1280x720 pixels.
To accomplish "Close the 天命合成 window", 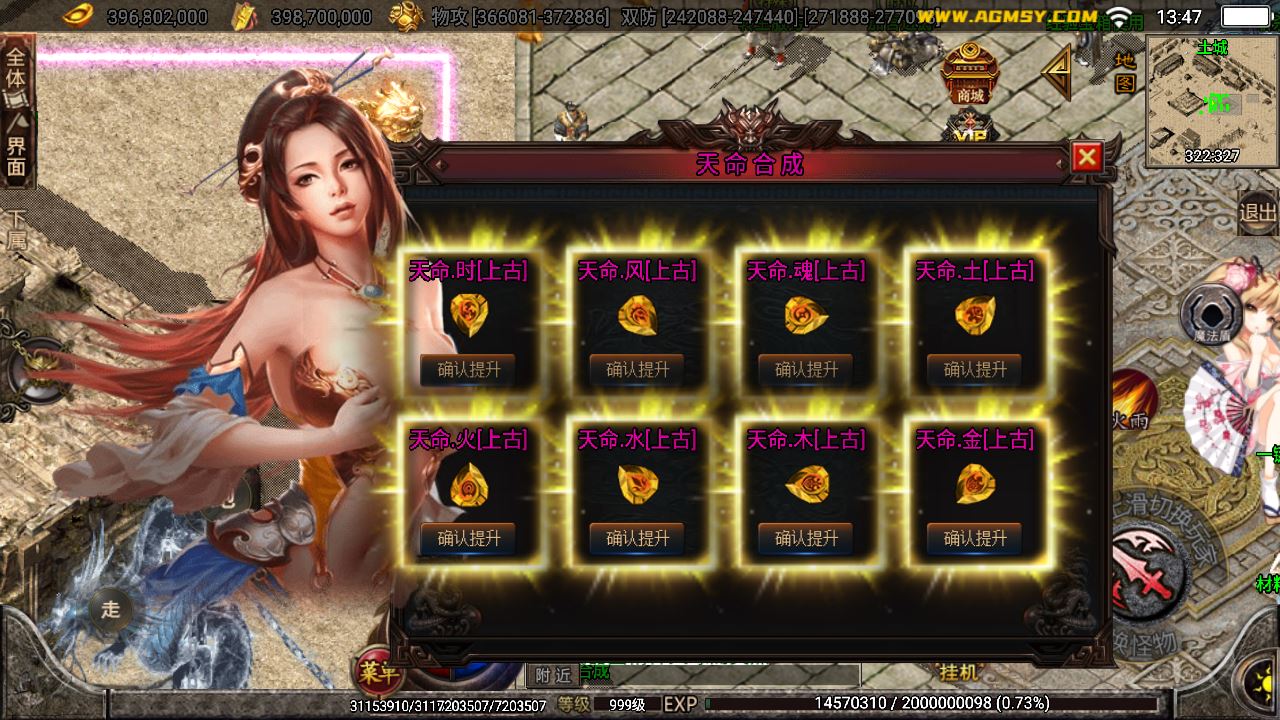I will click(1086, 157).
